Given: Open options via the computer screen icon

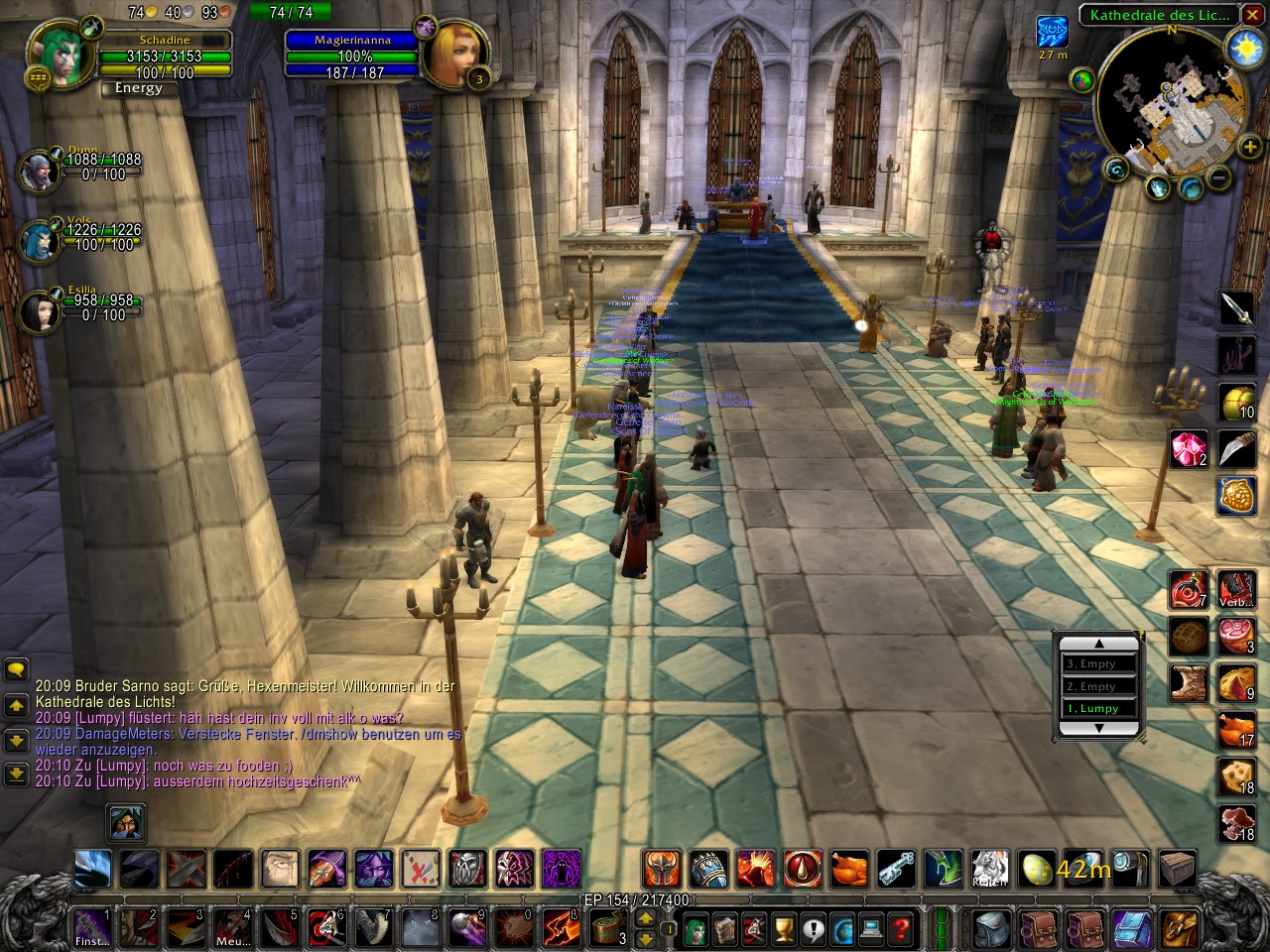Looking at the screenshot, I should 870,930.
